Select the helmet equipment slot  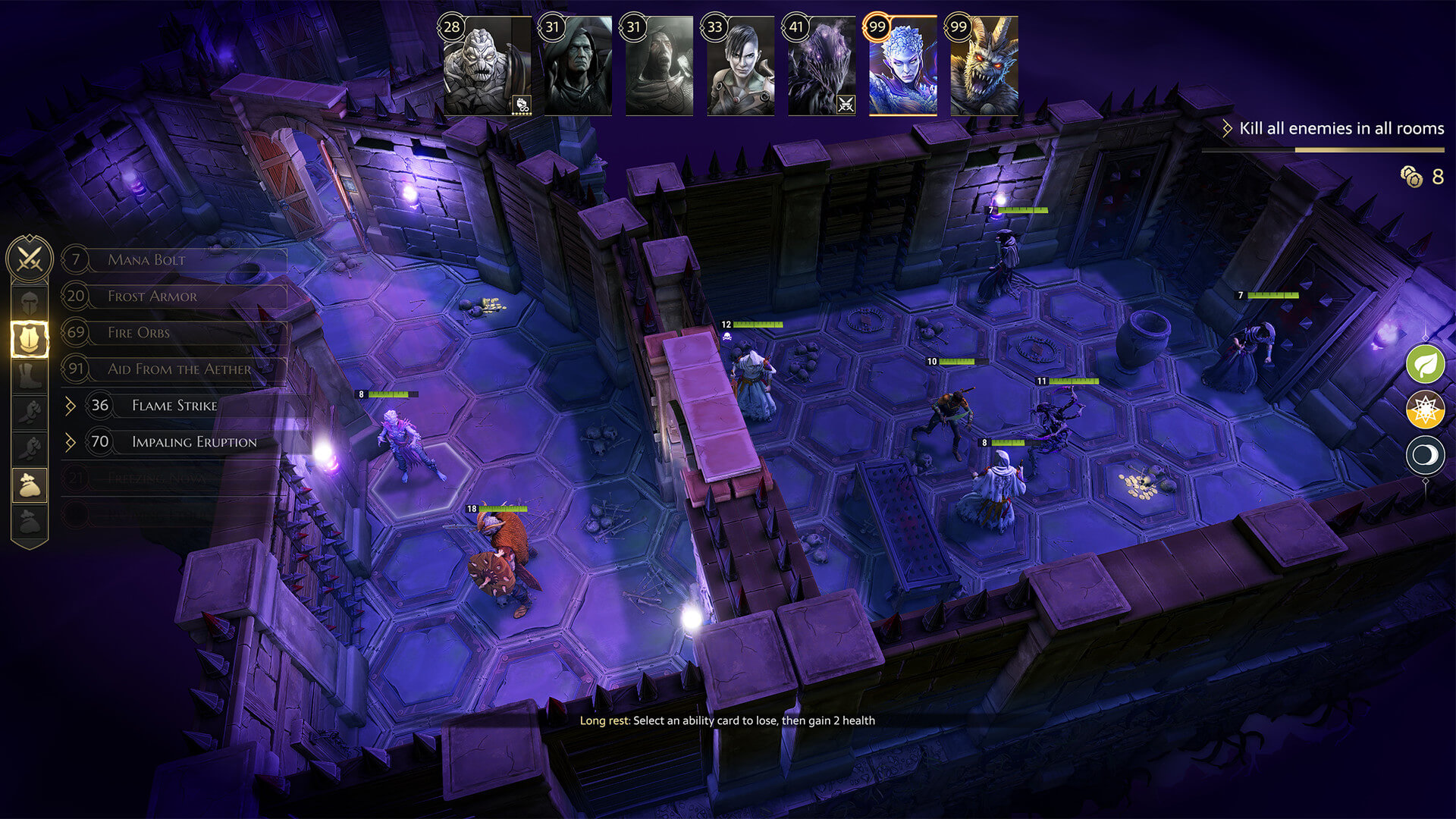click(30, 303)
